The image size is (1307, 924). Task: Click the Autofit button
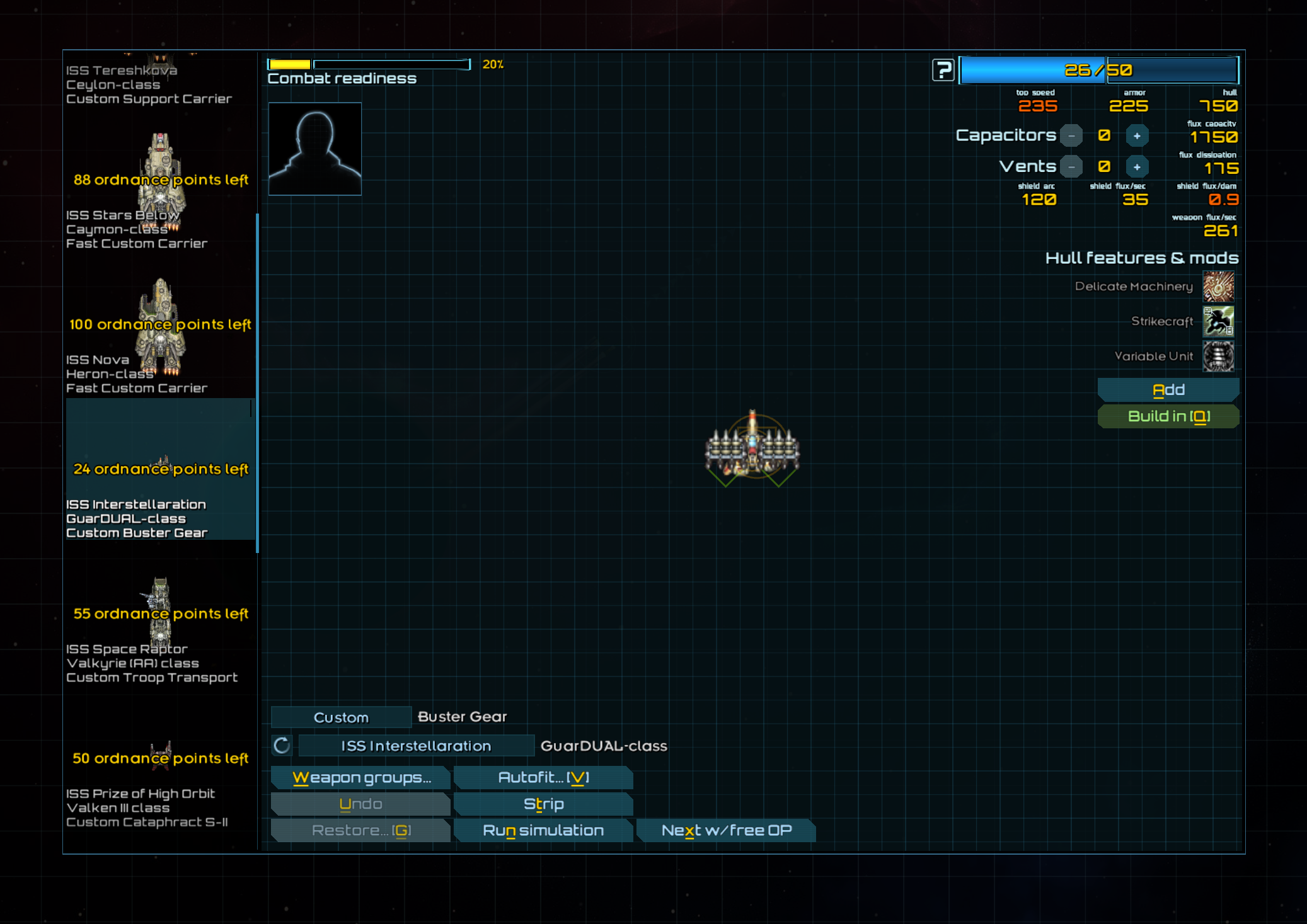(x=543, y=777)
